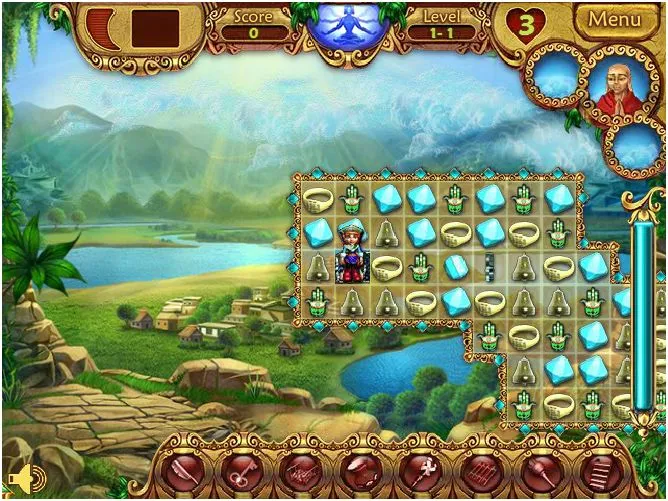668x501 pixels.
Task: Pick the dark stone totem tile
Action: (490, 267)
